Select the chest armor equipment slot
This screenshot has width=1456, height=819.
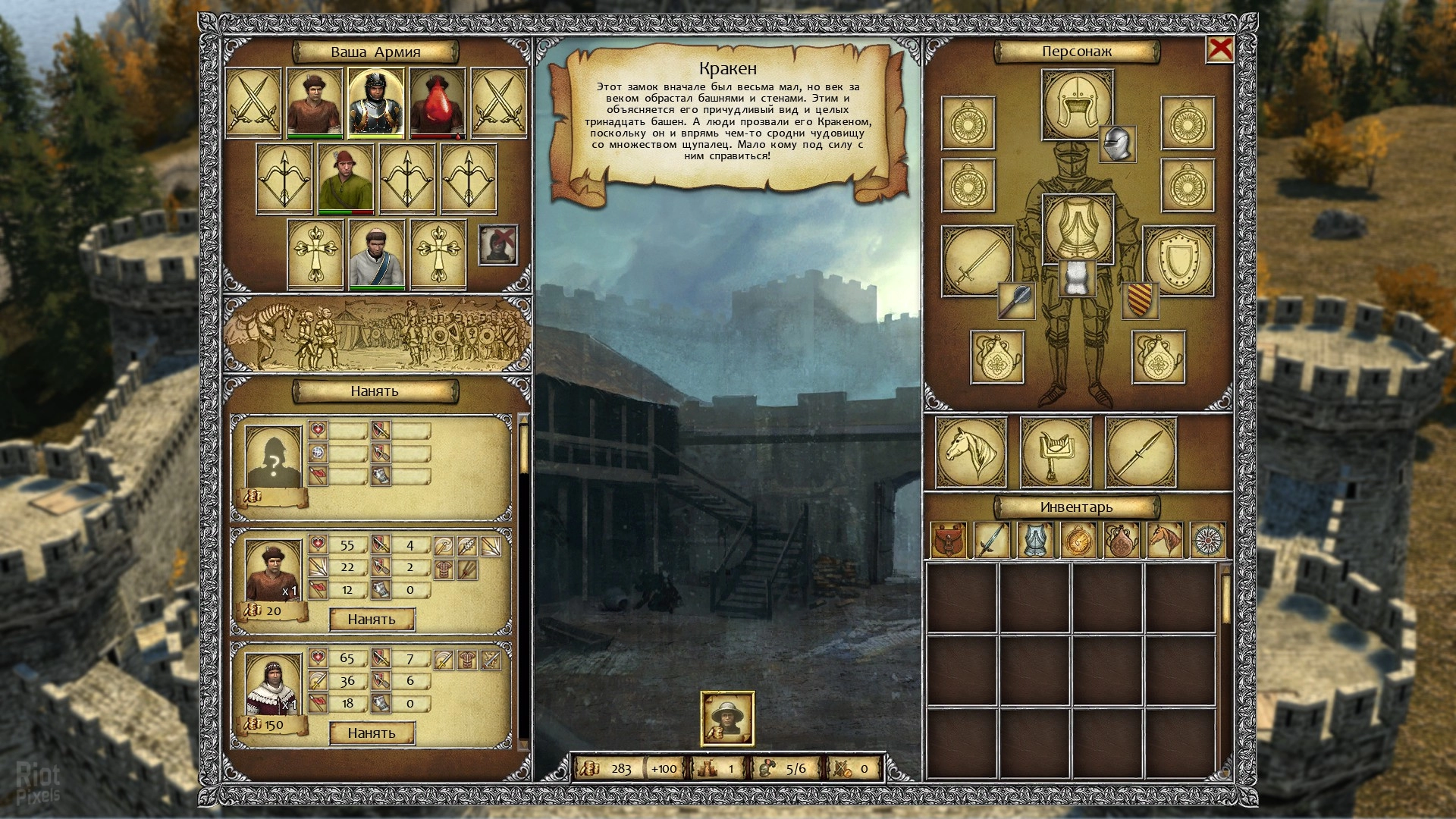coord(1077,227)
